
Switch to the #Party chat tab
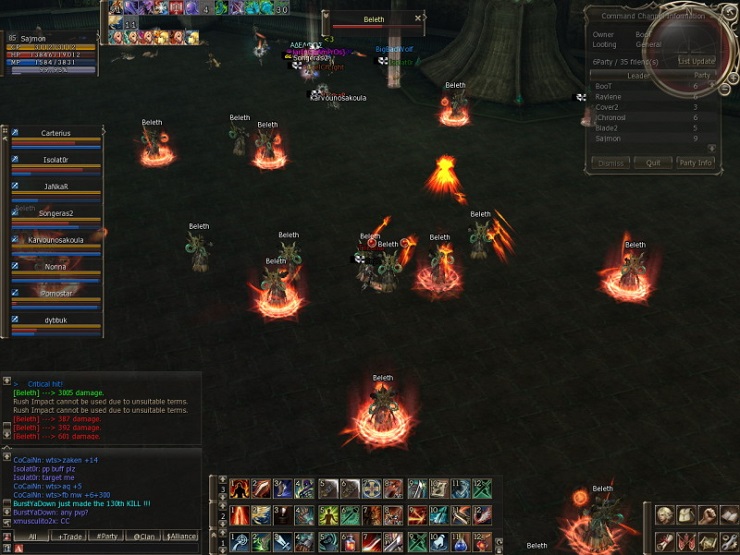click(x=108, y=536)
